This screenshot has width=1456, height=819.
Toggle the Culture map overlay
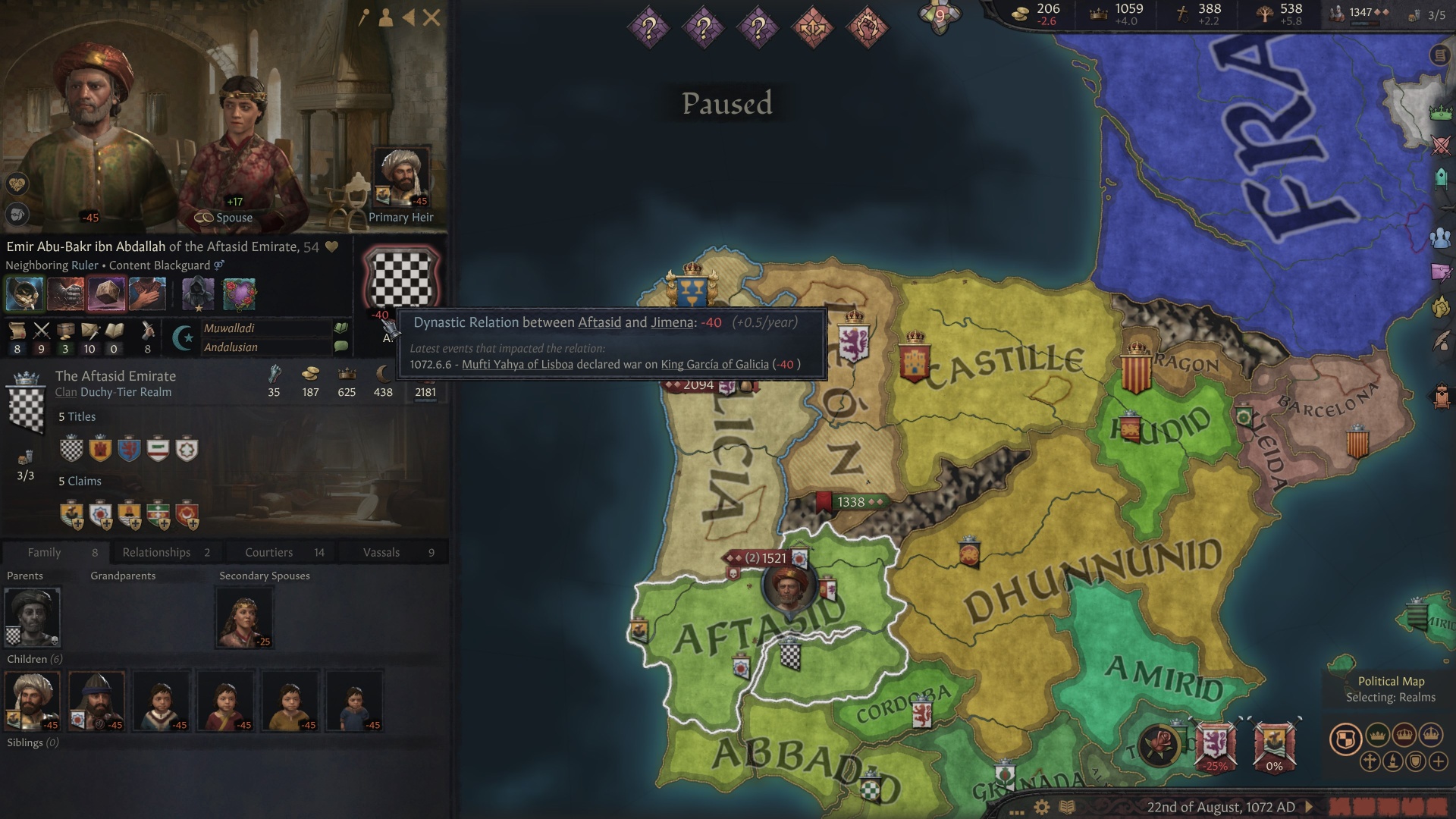1392,761
